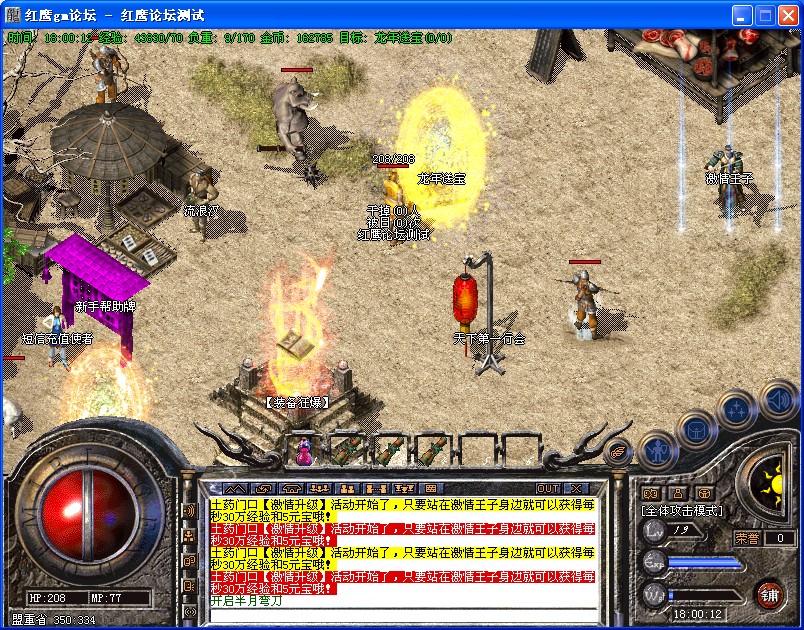Click the sun day-night indicator dial
The width and height of the screenshot is (804, 630).
click(x=769, y=486)
